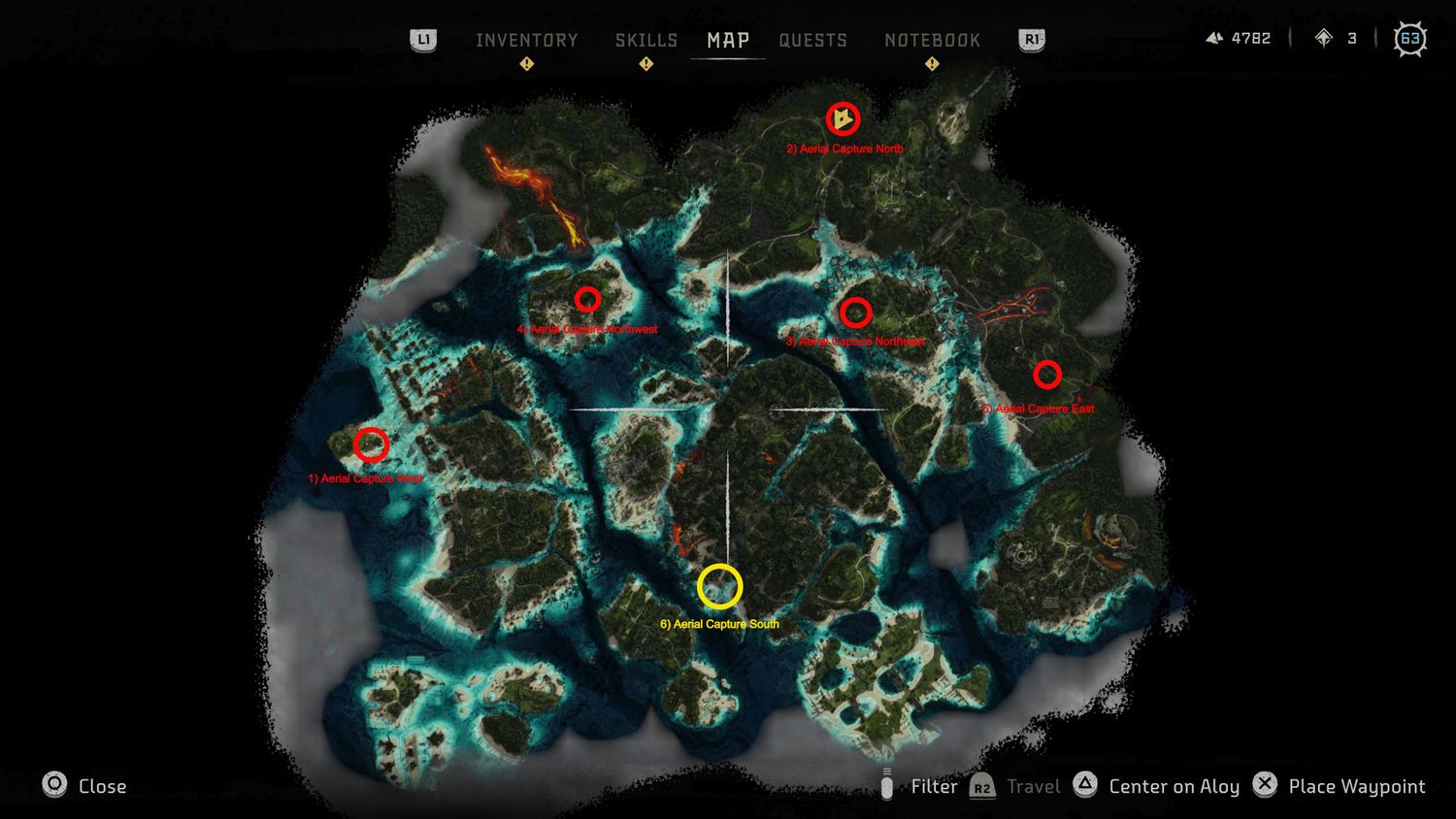Open the Skills tab
Viewport: 1456px width, 819px height.
point(645,41)
